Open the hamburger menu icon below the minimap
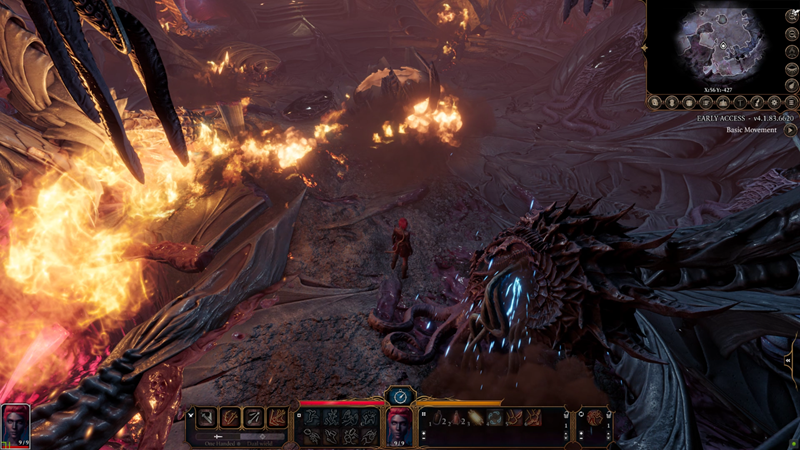 click(790, 102)
